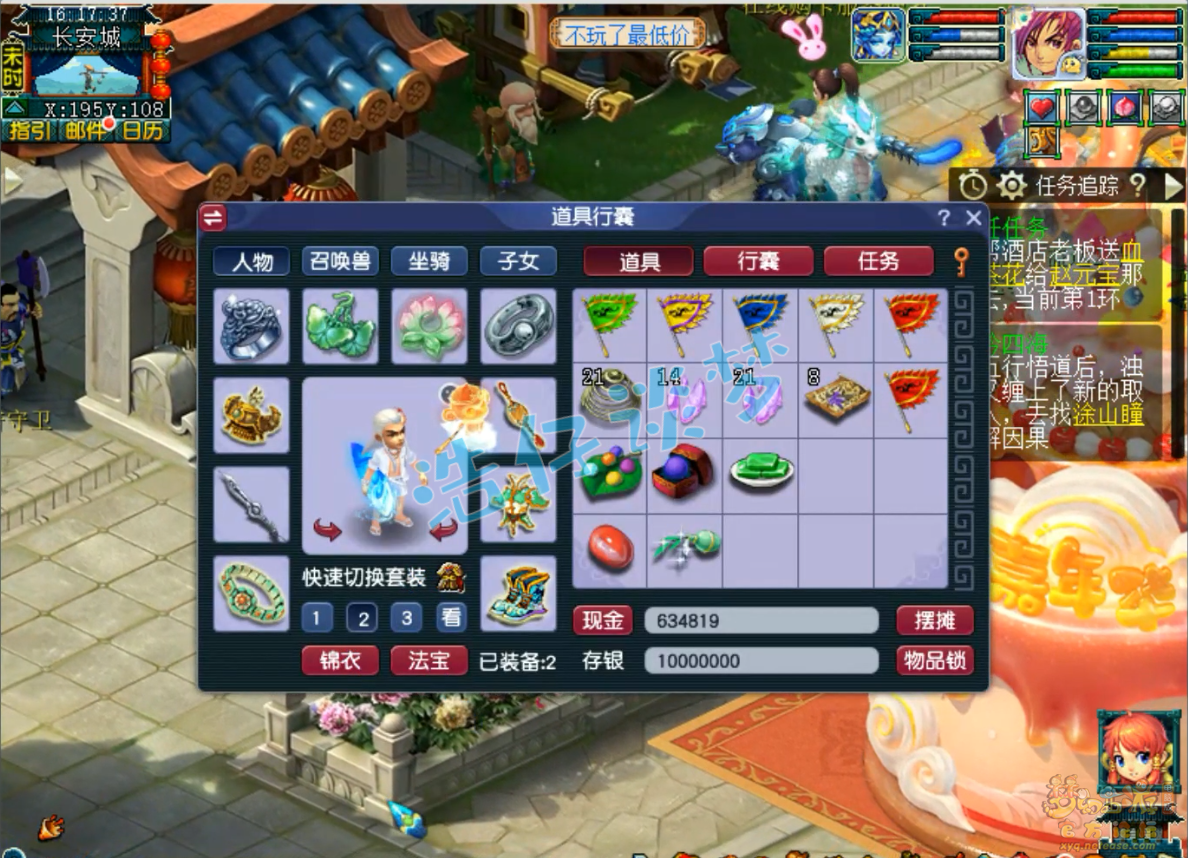Open the 日历 calendar button

[143, 131]
